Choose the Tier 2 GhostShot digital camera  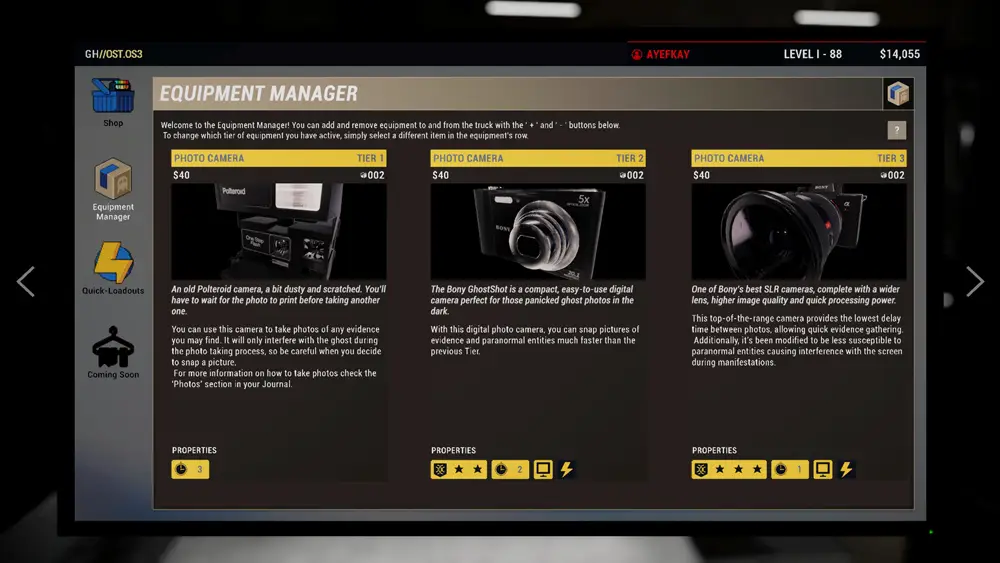pos(538,231)
